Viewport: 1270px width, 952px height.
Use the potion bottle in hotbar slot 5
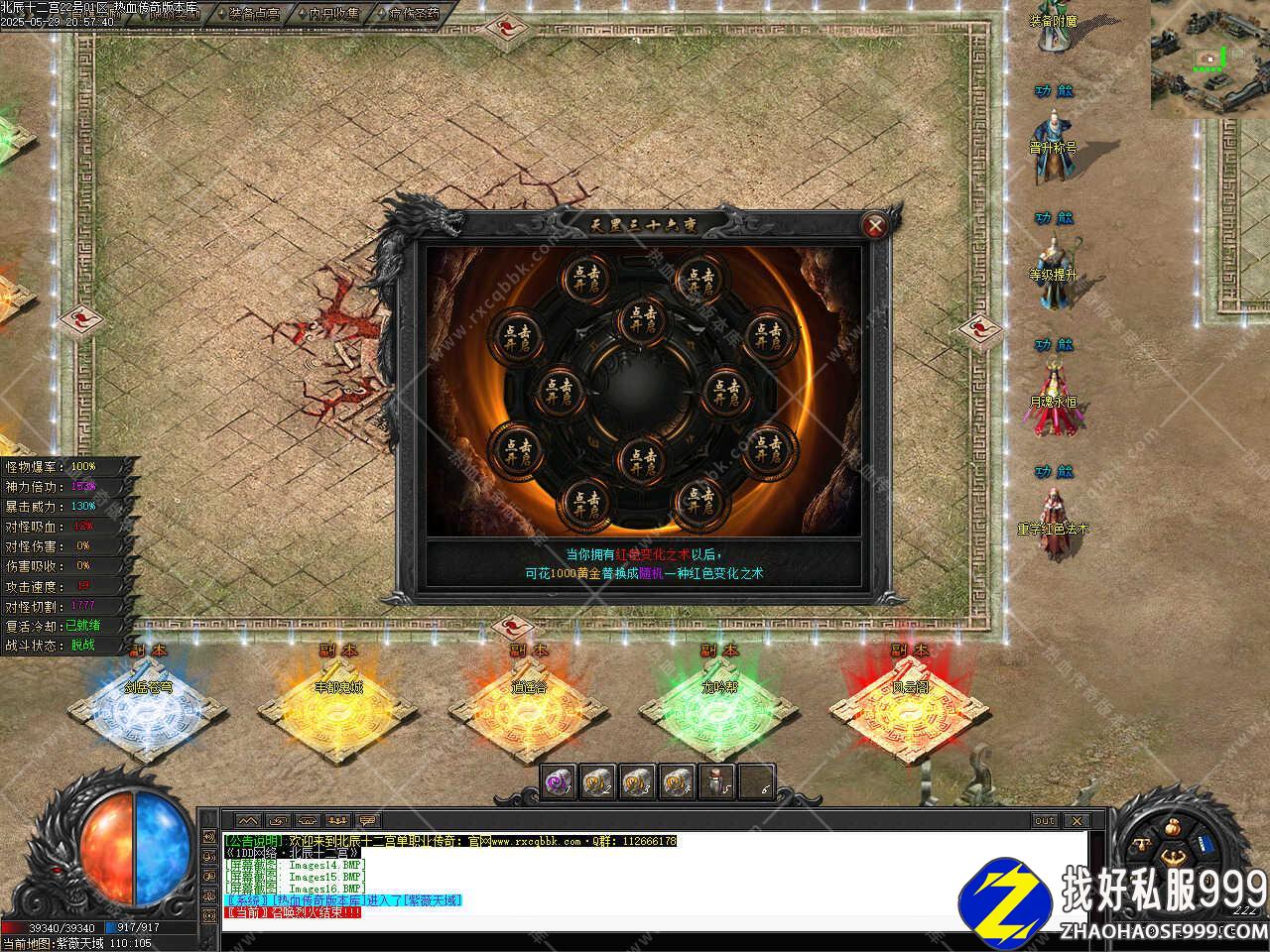pyautogui.click(x=716, y=783)
